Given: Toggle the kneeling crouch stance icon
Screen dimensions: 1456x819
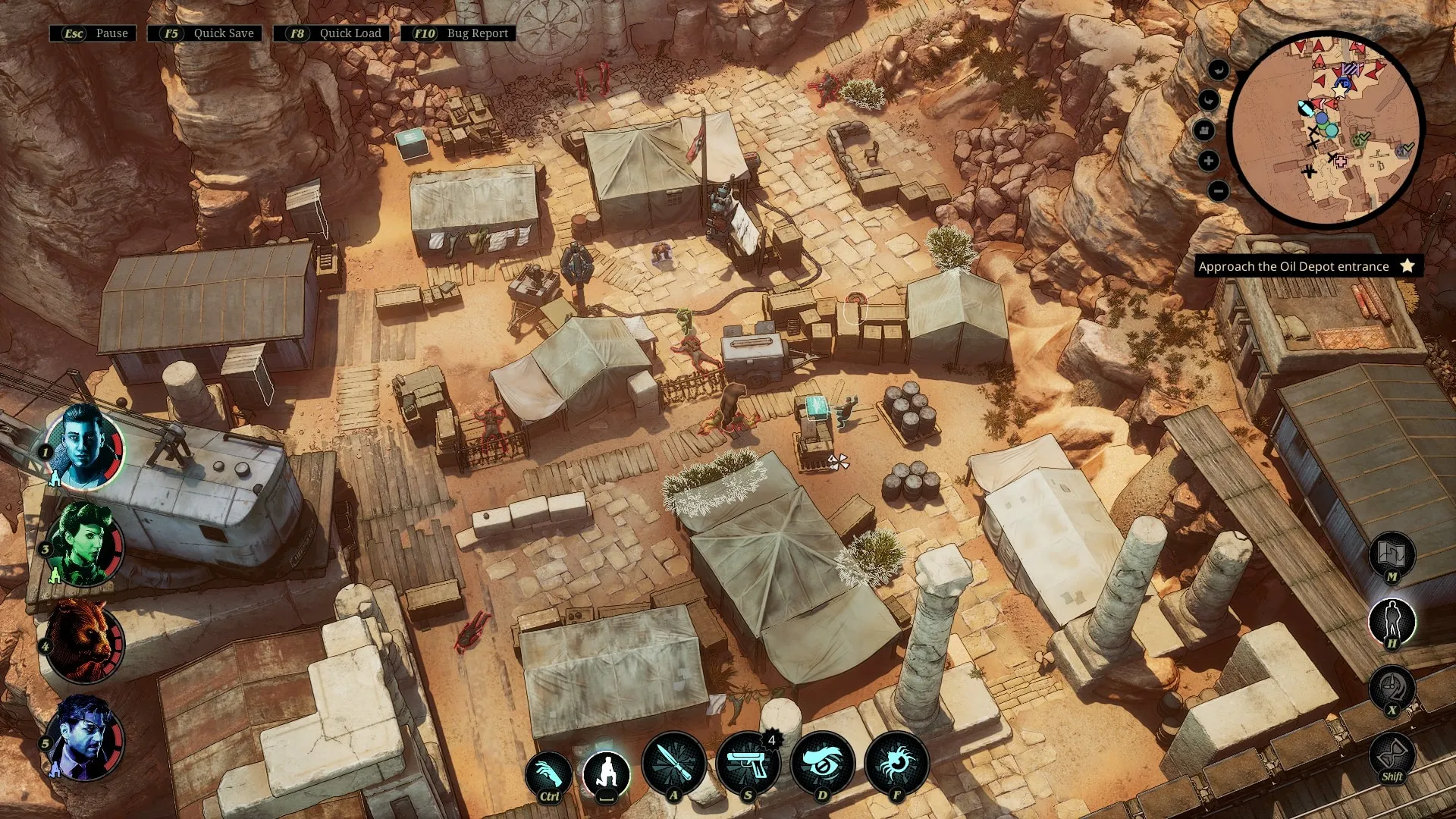Looking at the screenshot, I should [607, 774].
